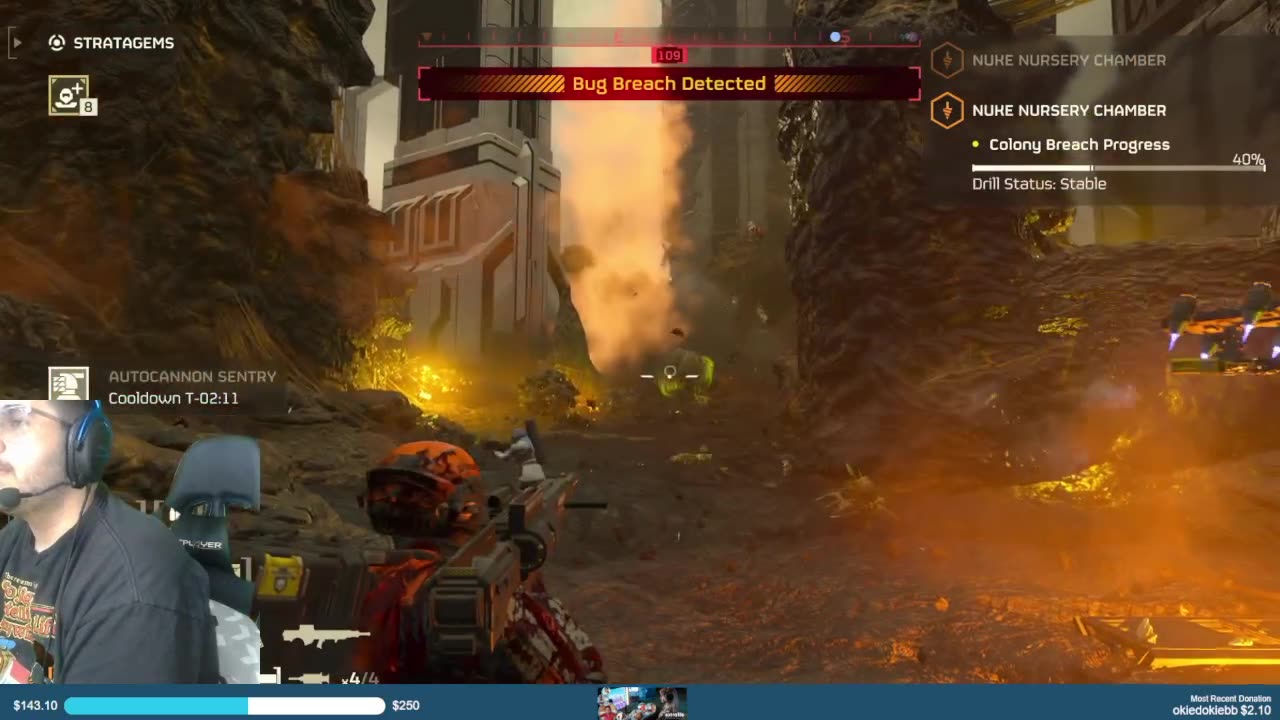Open the stream overlay thumbnail image
1280x720 pixels.
[x=641, y=703]
